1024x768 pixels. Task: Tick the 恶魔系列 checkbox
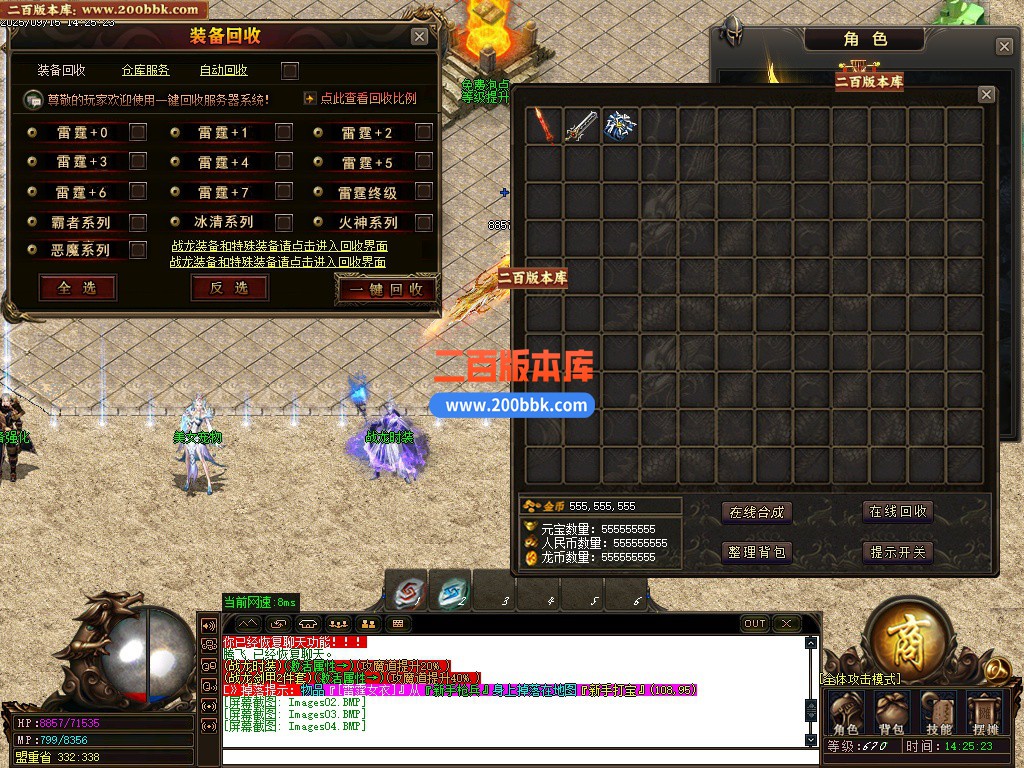(x=138, y=250)
